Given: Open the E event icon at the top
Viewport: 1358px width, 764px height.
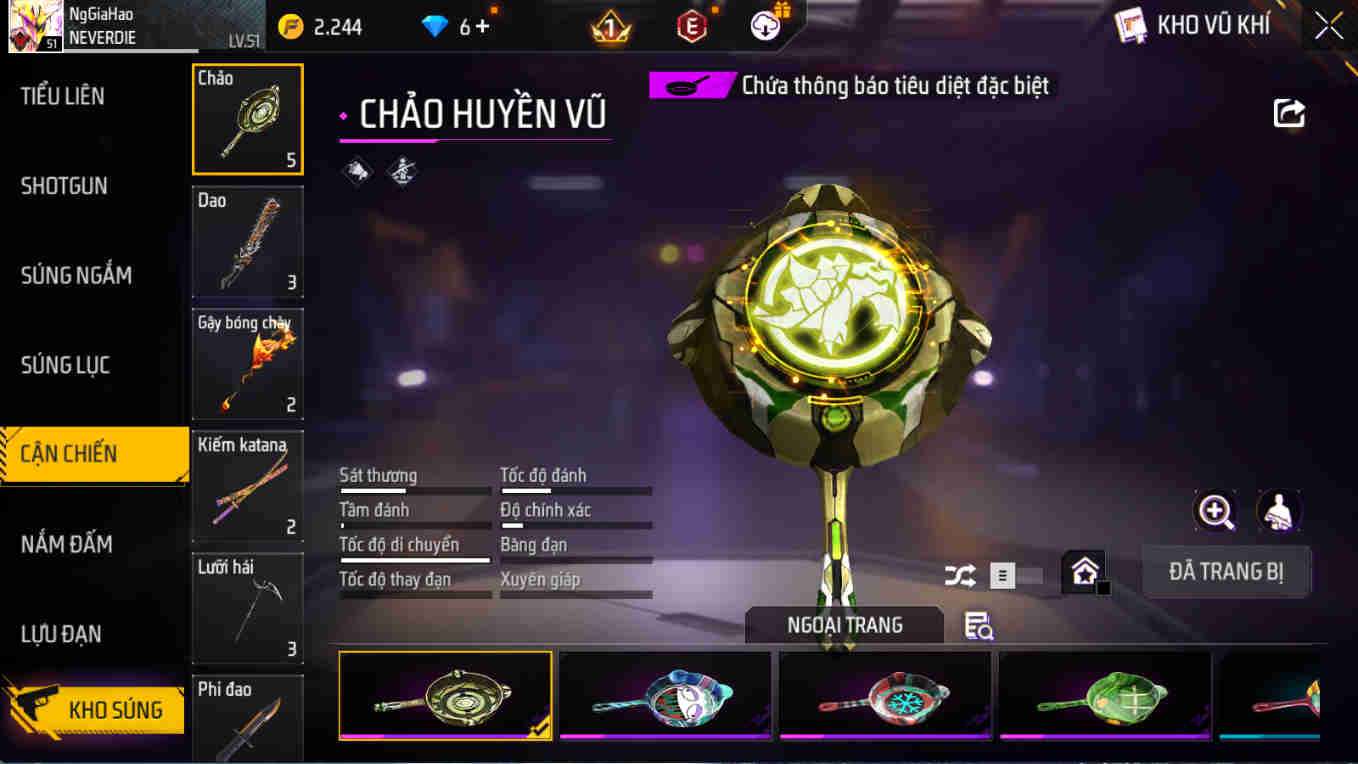Looking at the screenshot, I should pyautogui.click(x=691, y=25).
